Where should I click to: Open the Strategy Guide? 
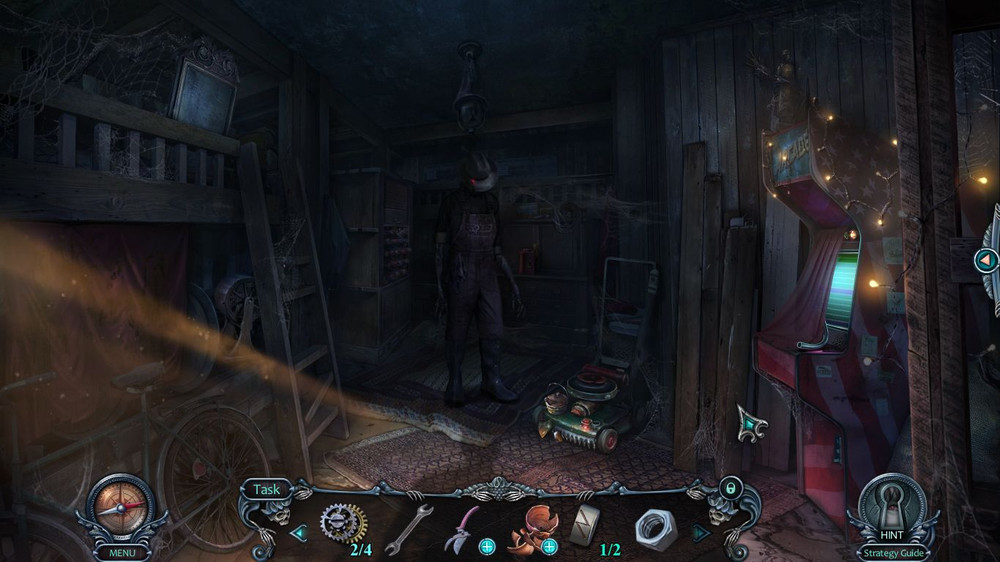click(x=892, y=552)
